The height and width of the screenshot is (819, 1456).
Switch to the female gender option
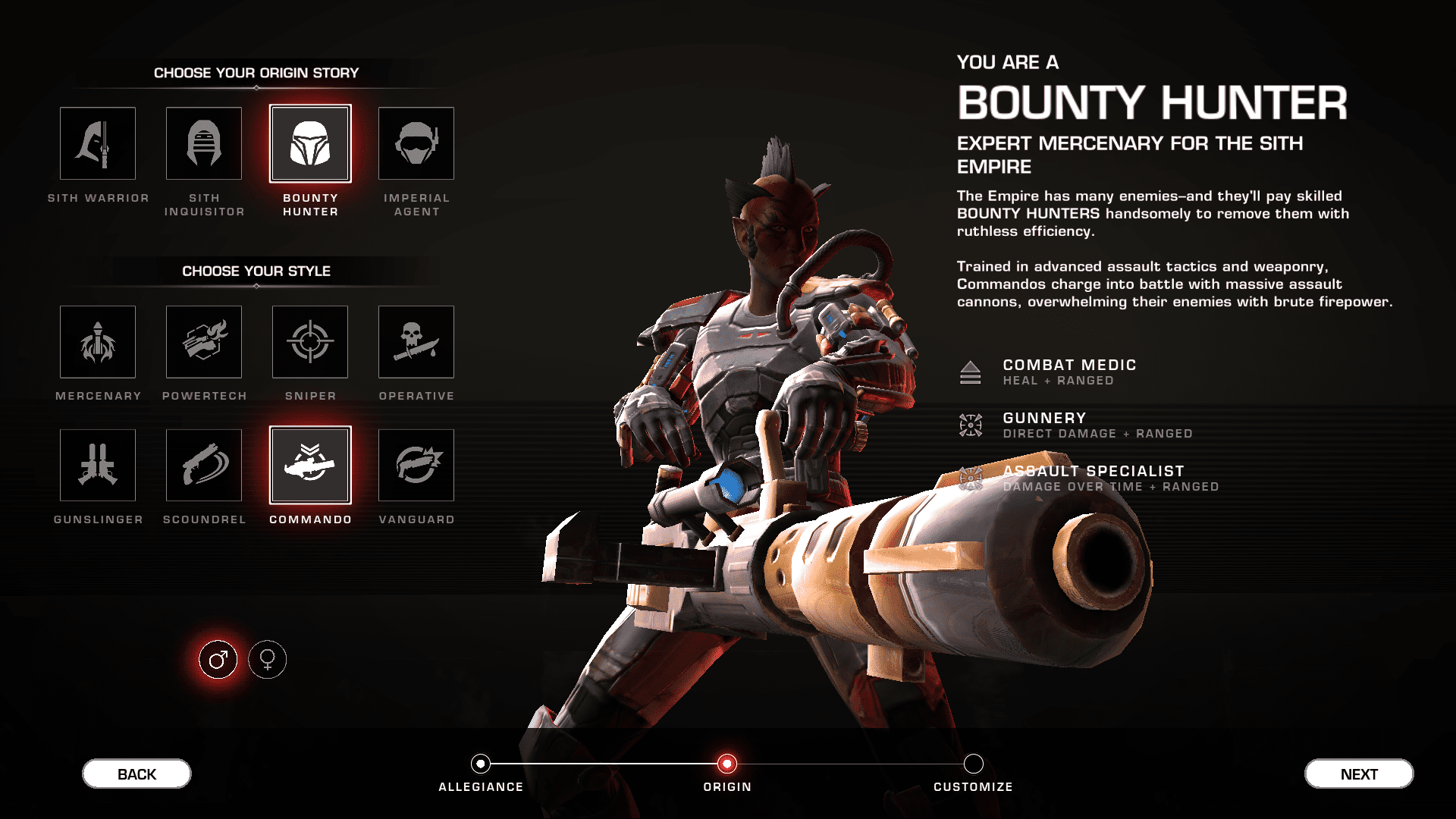(266, 659)
